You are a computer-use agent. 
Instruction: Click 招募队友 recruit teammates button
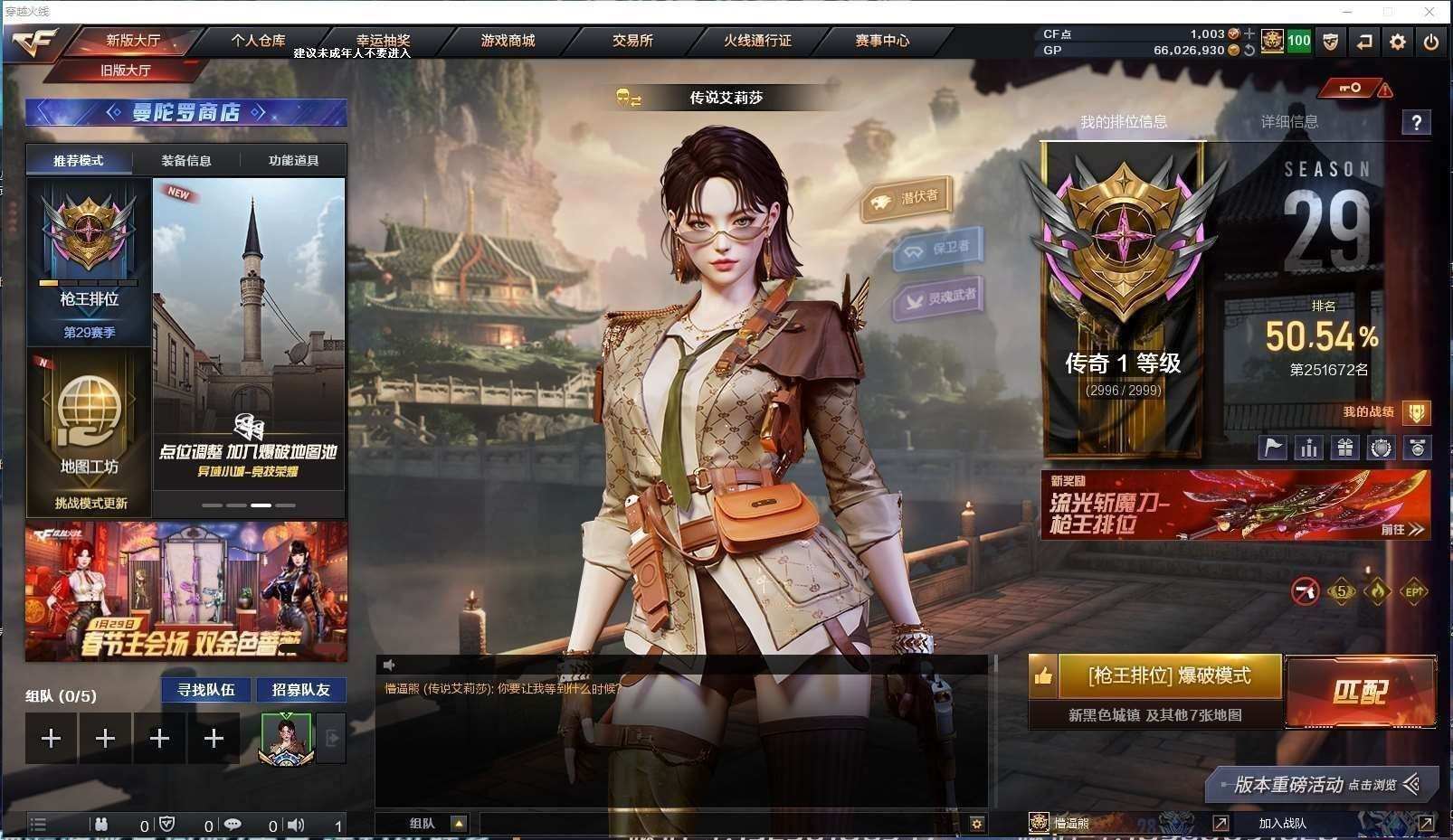pos(301,690)
